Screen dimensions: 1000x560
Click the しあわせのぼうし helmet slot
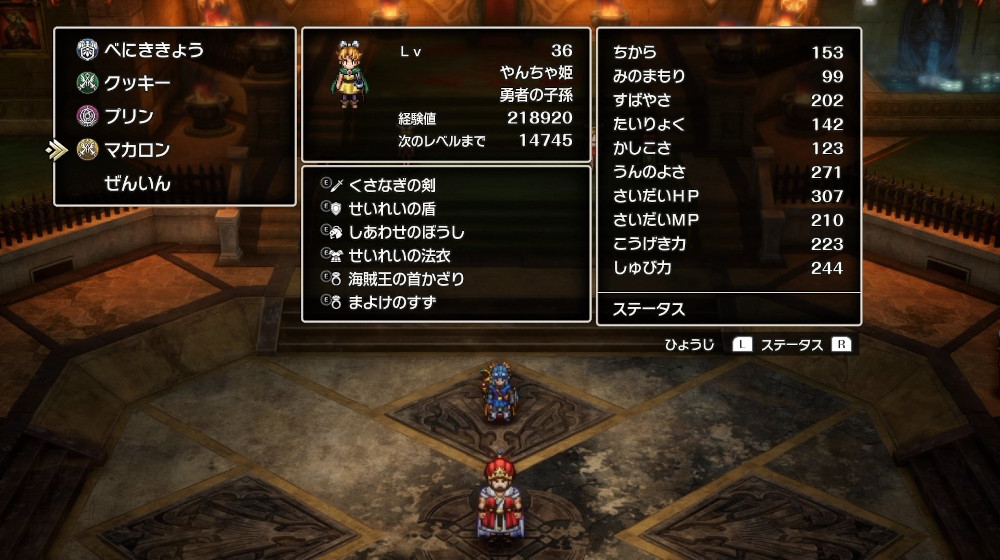(406, 232)
